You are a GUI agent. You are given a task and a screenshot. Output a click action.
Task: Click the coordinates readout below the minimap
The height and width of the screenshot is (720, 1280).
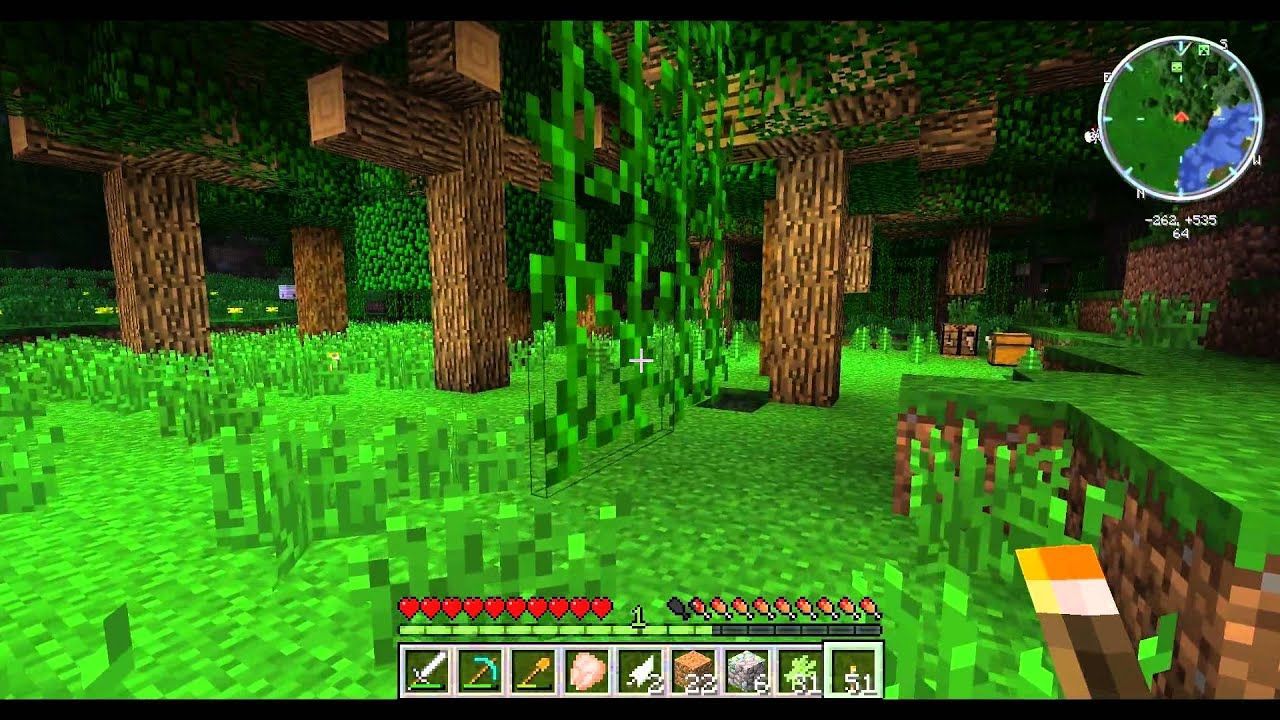(x=1183, y=221)
